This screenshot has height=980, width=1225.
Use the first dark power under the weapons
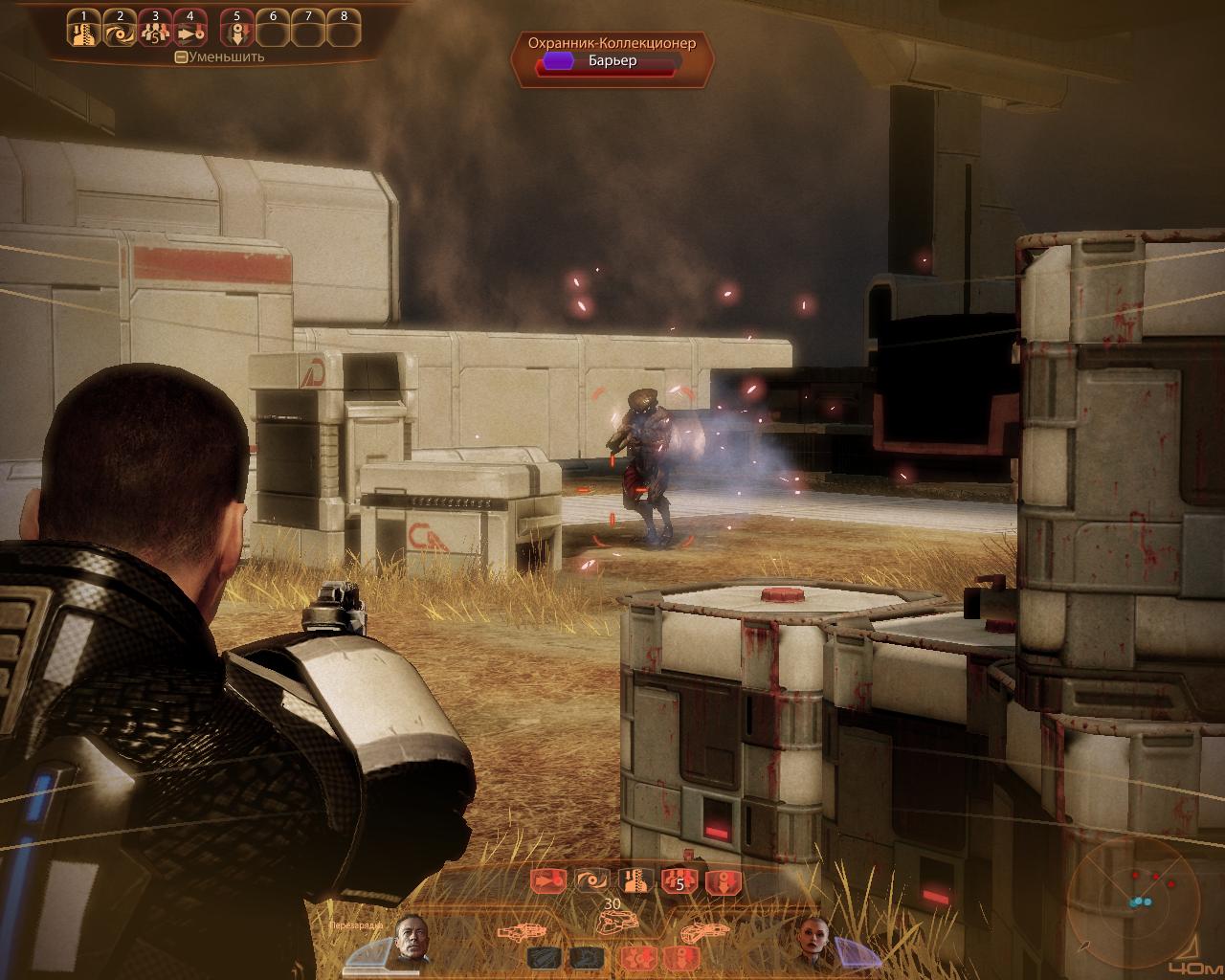click(542, 958)
